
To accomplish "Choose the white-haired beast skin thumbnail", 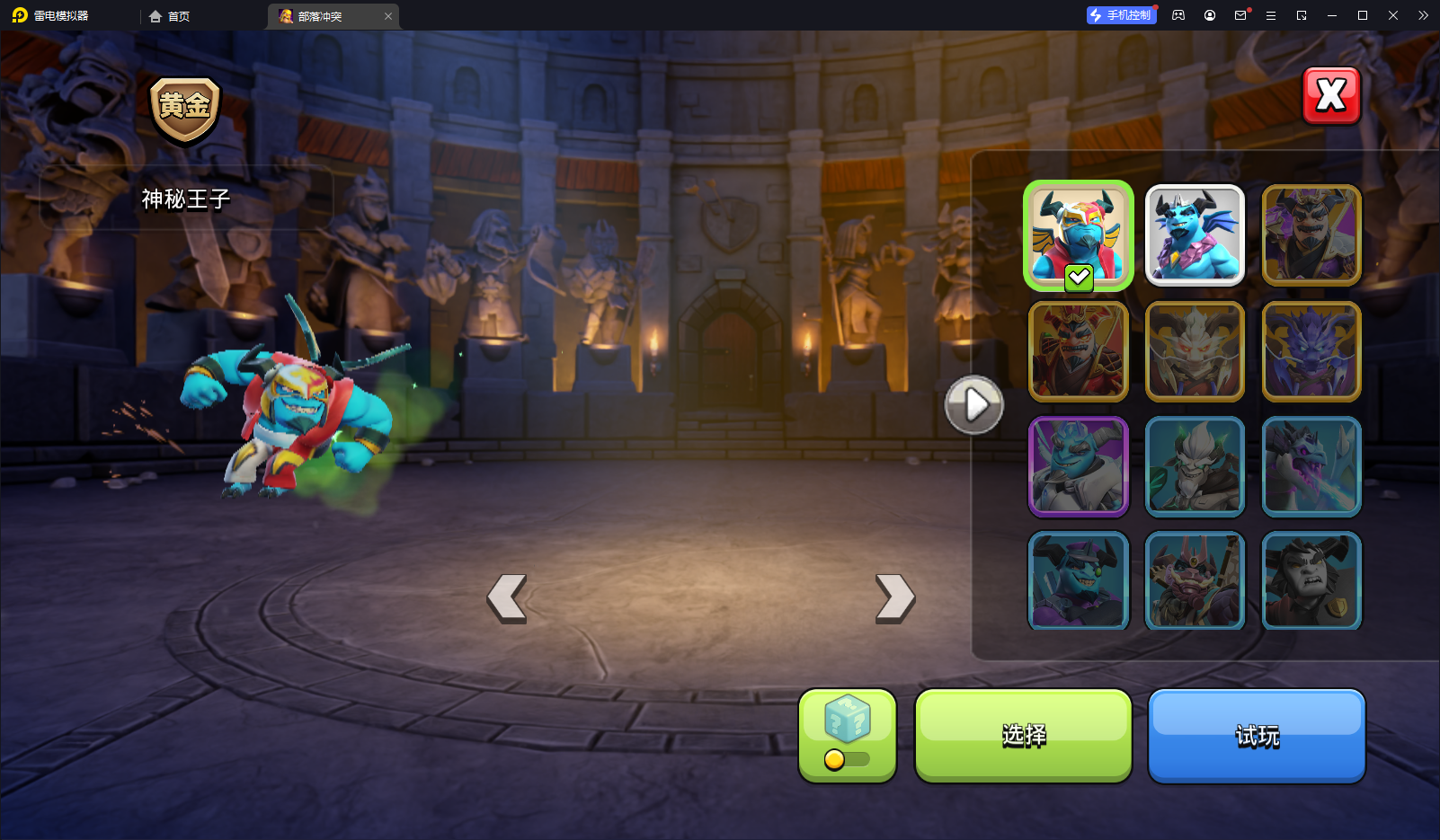I will coord(1195,351).
